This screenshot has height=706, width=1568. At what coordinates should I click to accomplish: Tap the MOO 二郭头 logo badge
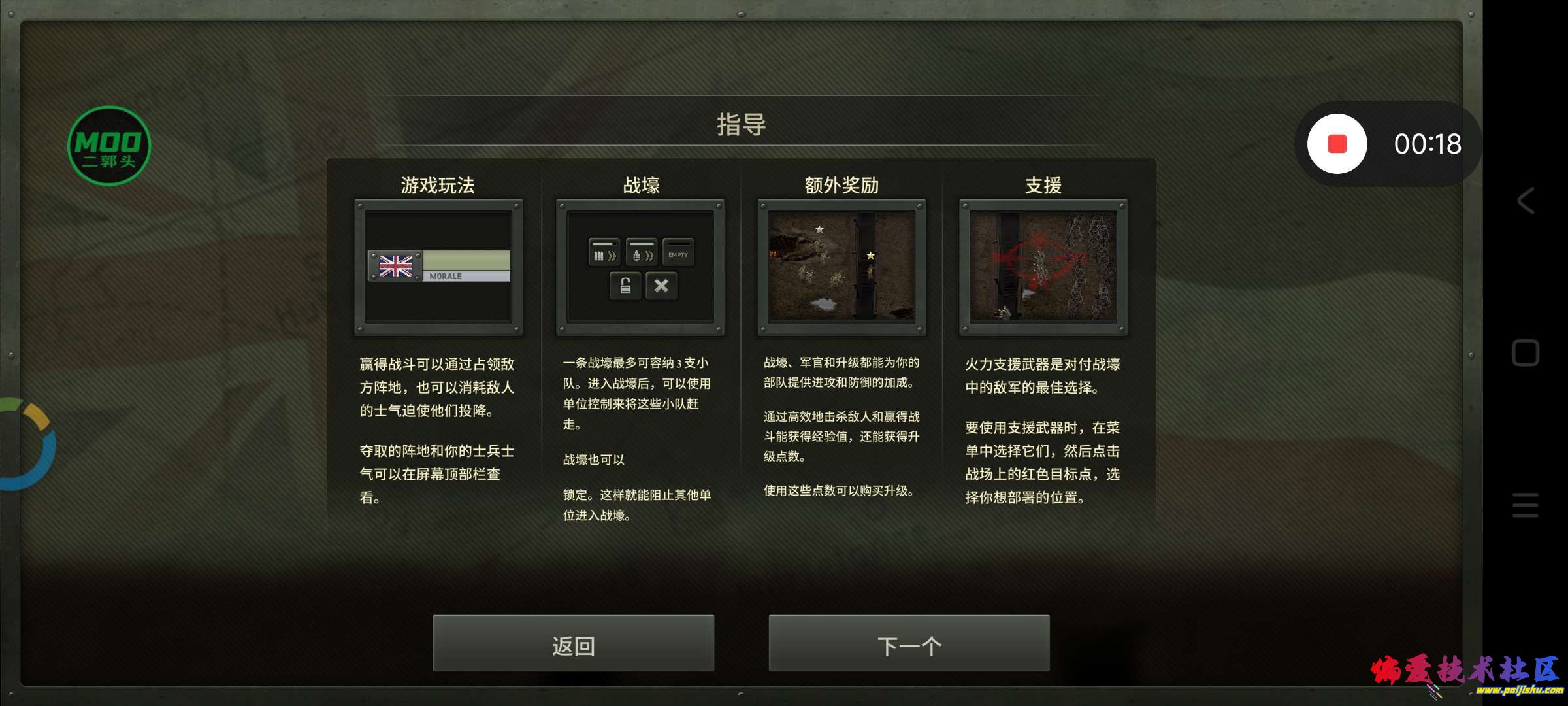tap(108, 145)
